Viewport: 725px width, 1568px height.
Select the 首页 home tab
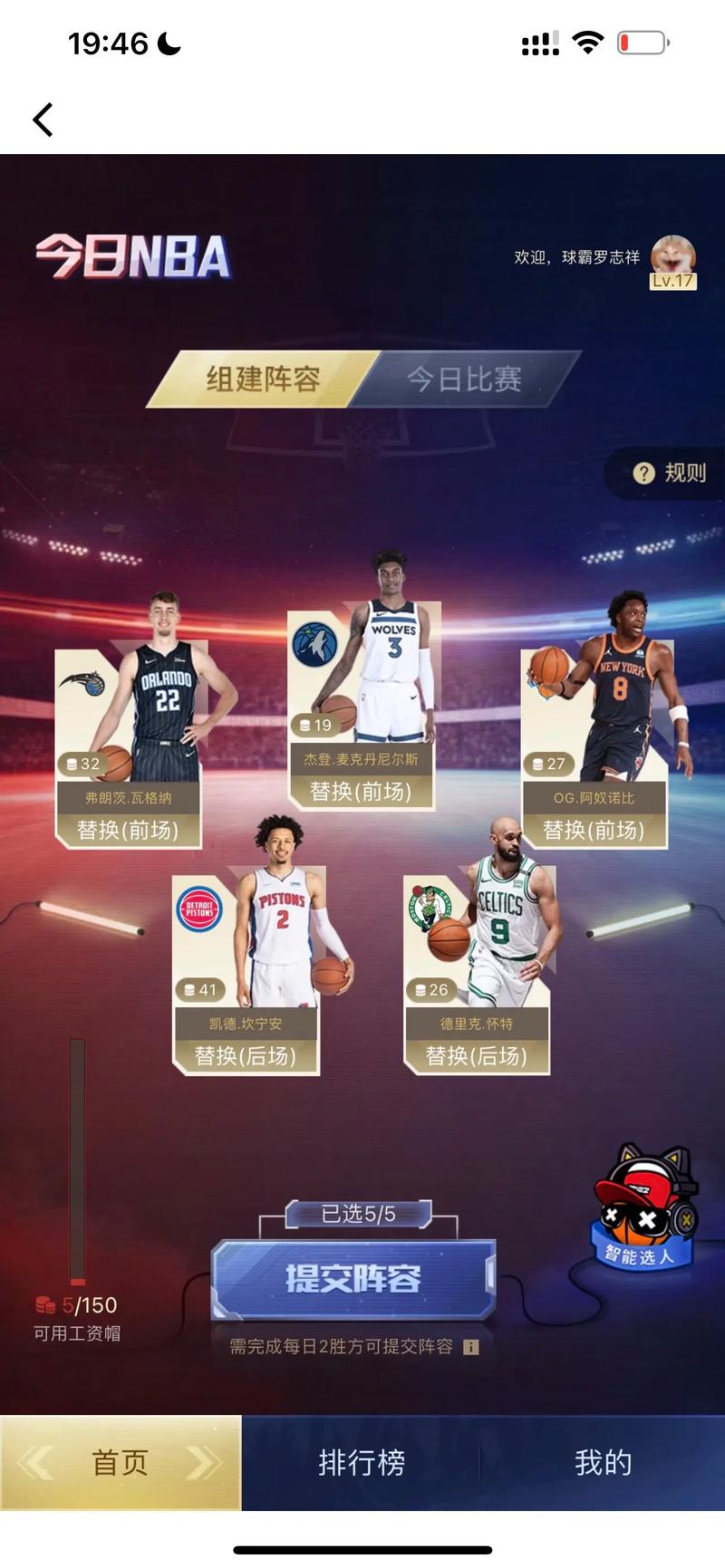pos(121,1463)
